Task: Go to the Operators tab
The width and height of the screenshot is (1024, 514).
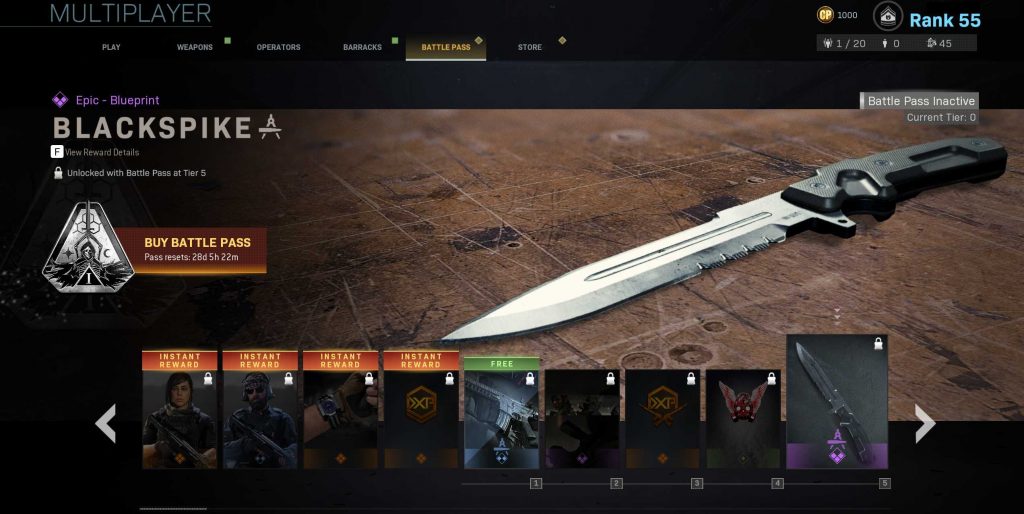Action: click(277, 47)
